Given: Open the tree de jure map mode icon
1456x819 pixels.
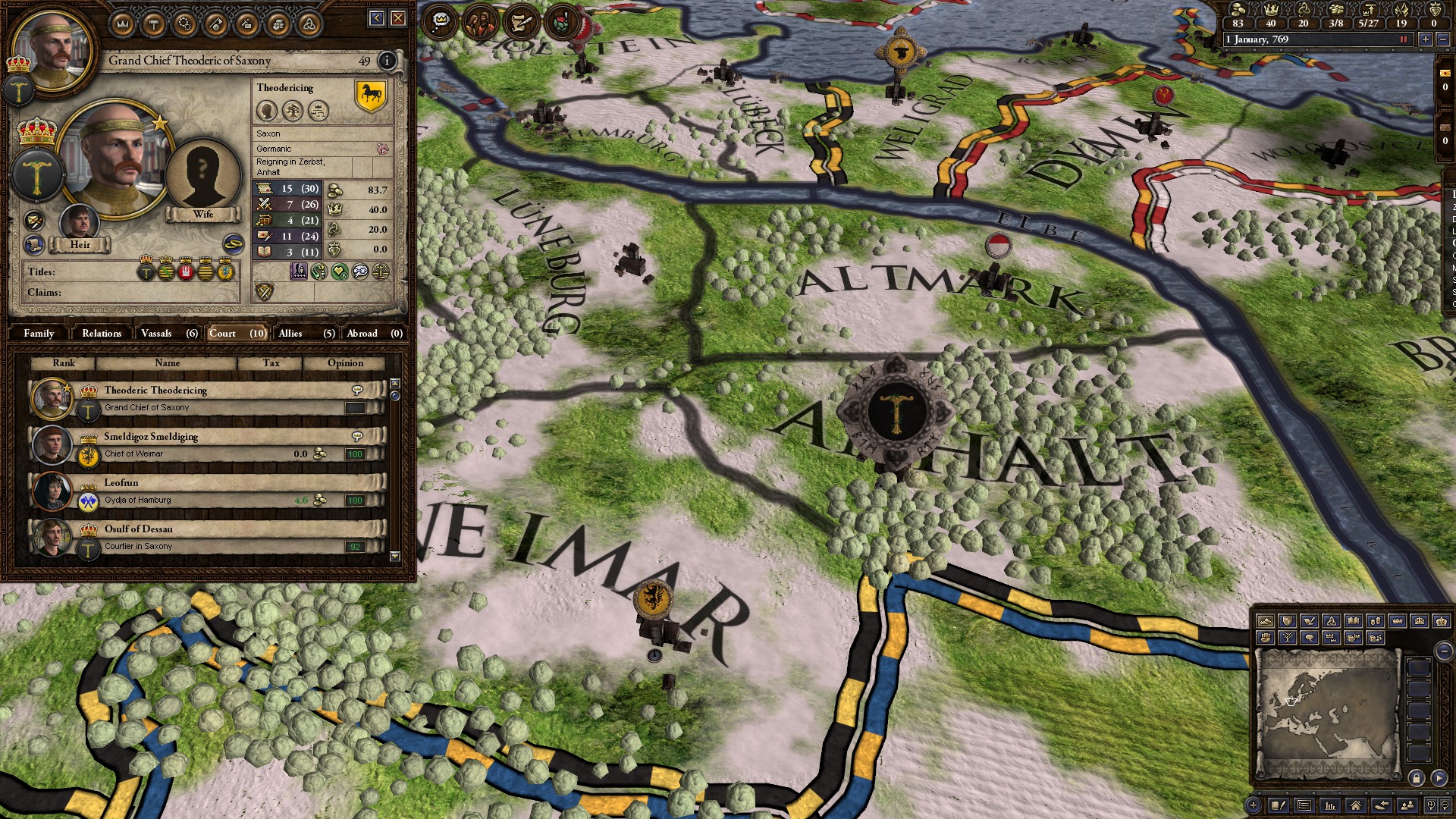Looking at the screenshot, I should tap(1288, 638).
